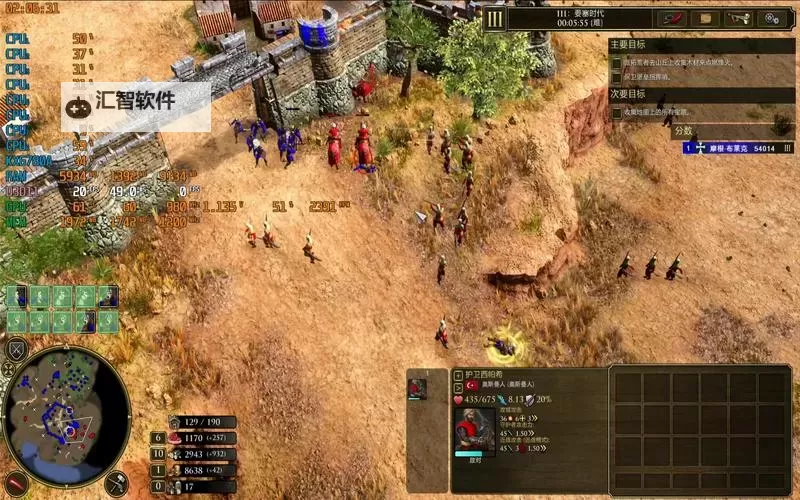Image resolution: width=800 pixels, height=500 pixels.
Task: Select the food resource row showing 1170
Action: (200, 438)
